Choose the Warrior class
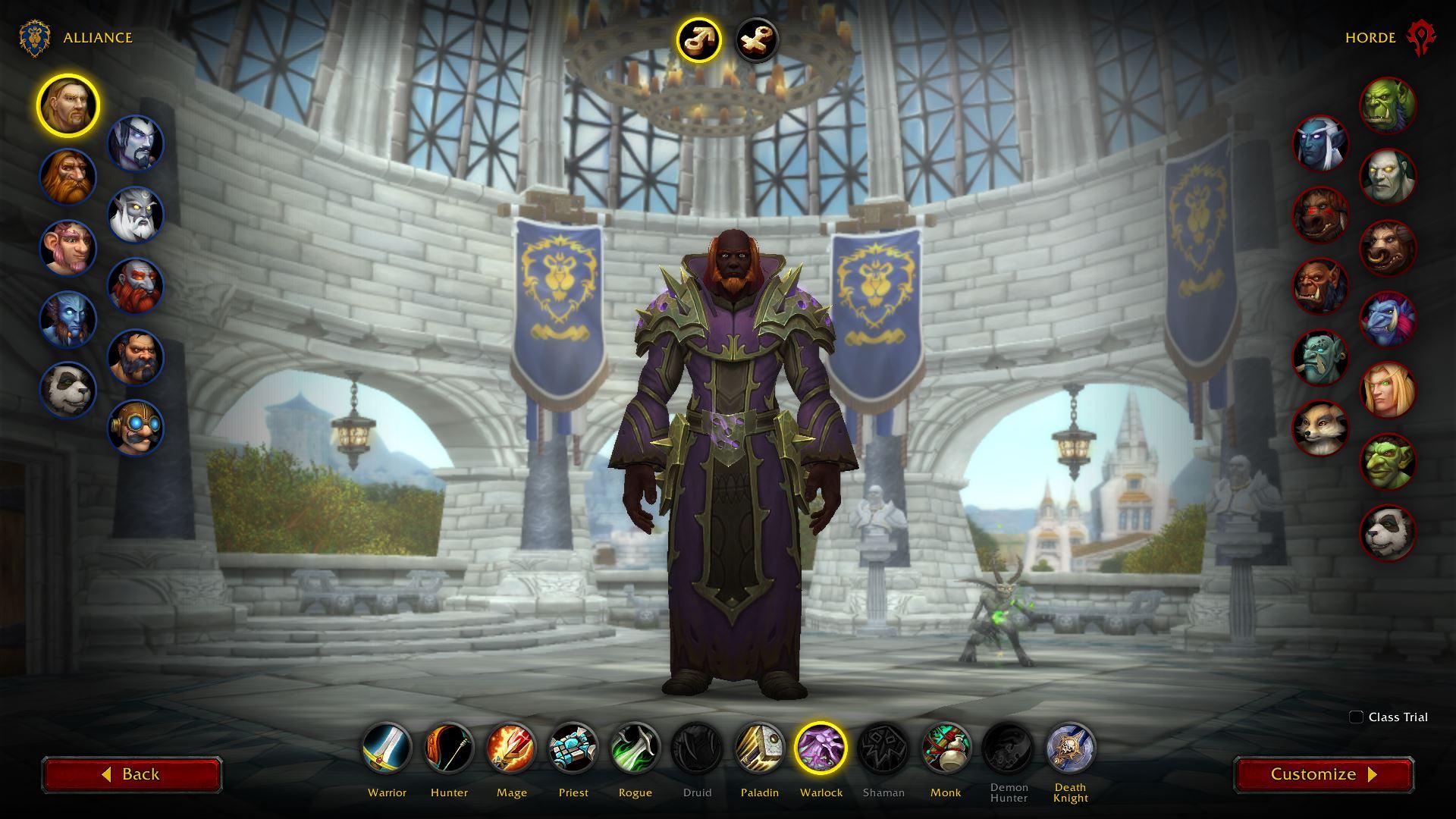The height and width of the screenshot is (819, 1456). click(387, 748)
